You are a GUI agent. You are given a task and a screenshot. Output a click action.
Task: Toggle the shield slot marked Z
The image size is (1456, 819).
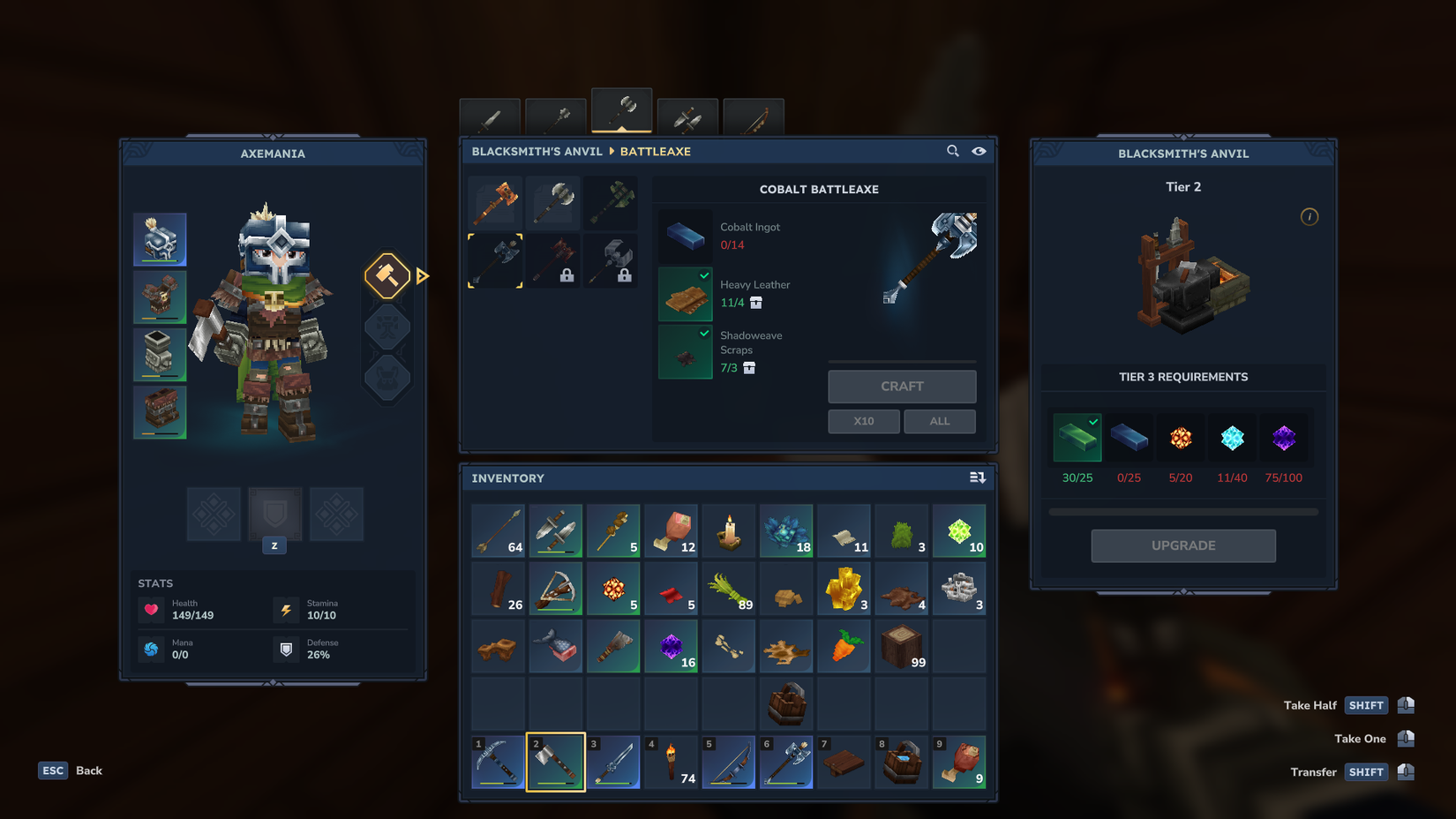[274, 515]
